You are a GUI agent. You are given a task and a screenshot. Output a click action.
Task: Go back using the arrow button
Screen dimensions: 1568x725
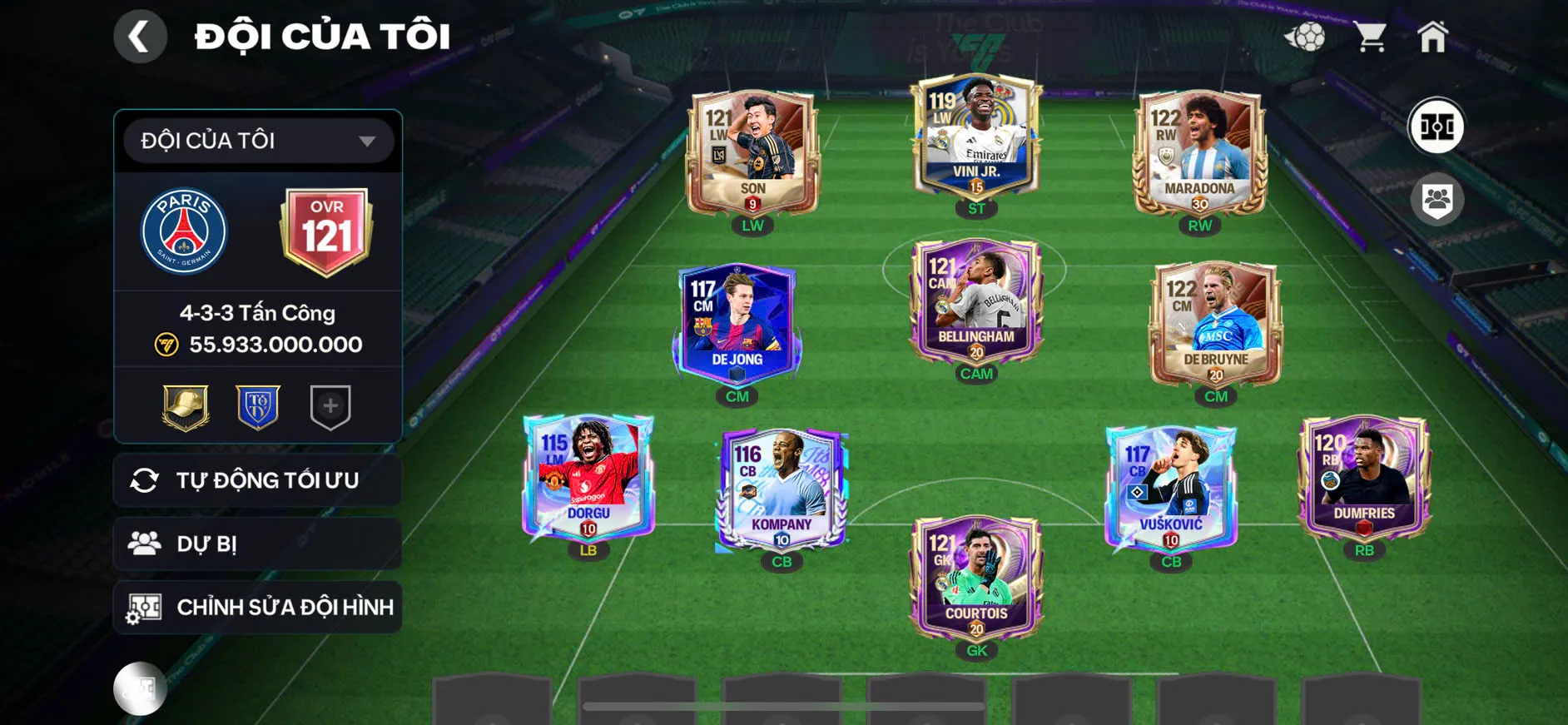(139, 37)
